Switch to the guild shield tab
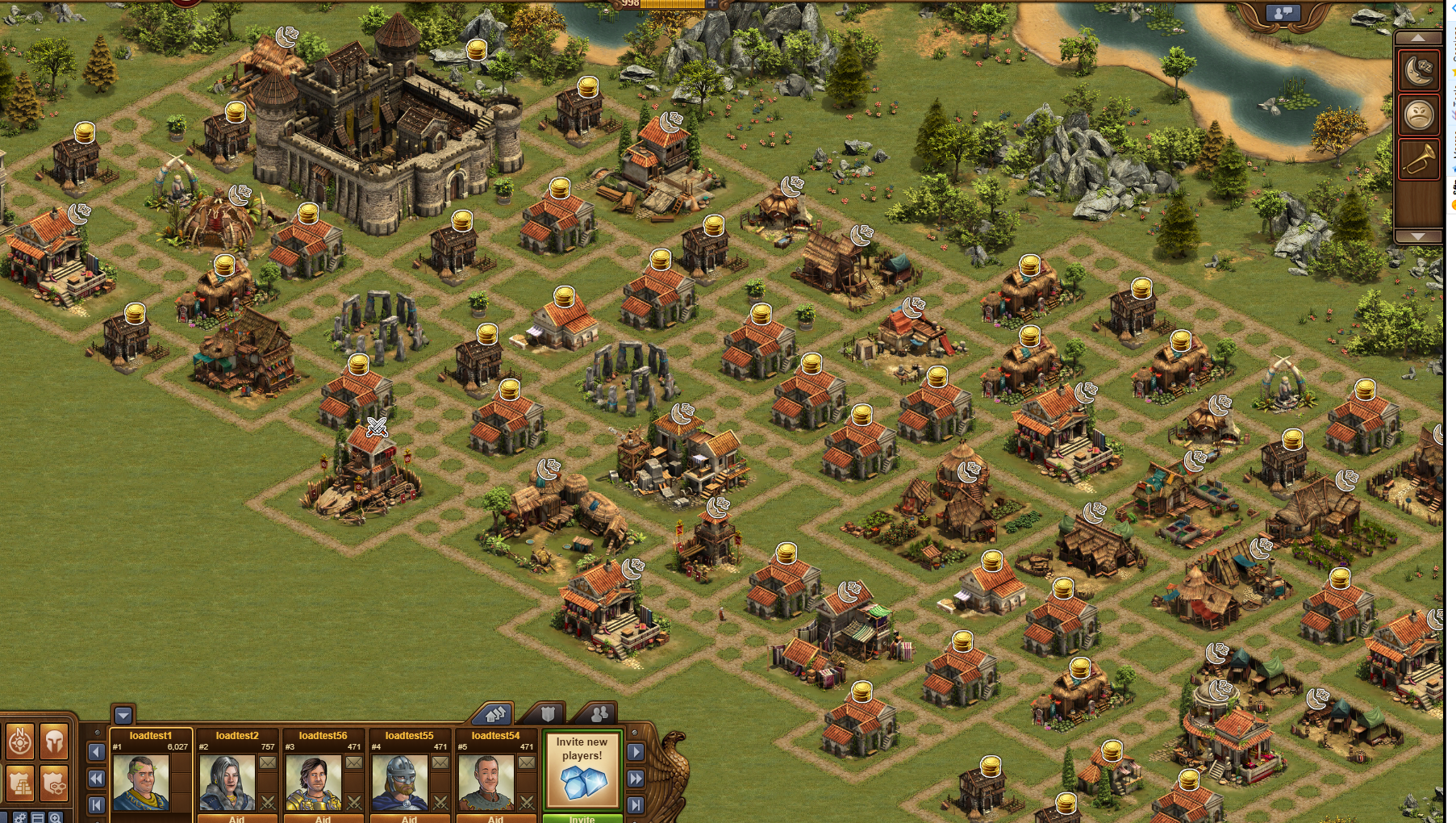The width and height of the screenshot is (1456, 823). (548, 713)
